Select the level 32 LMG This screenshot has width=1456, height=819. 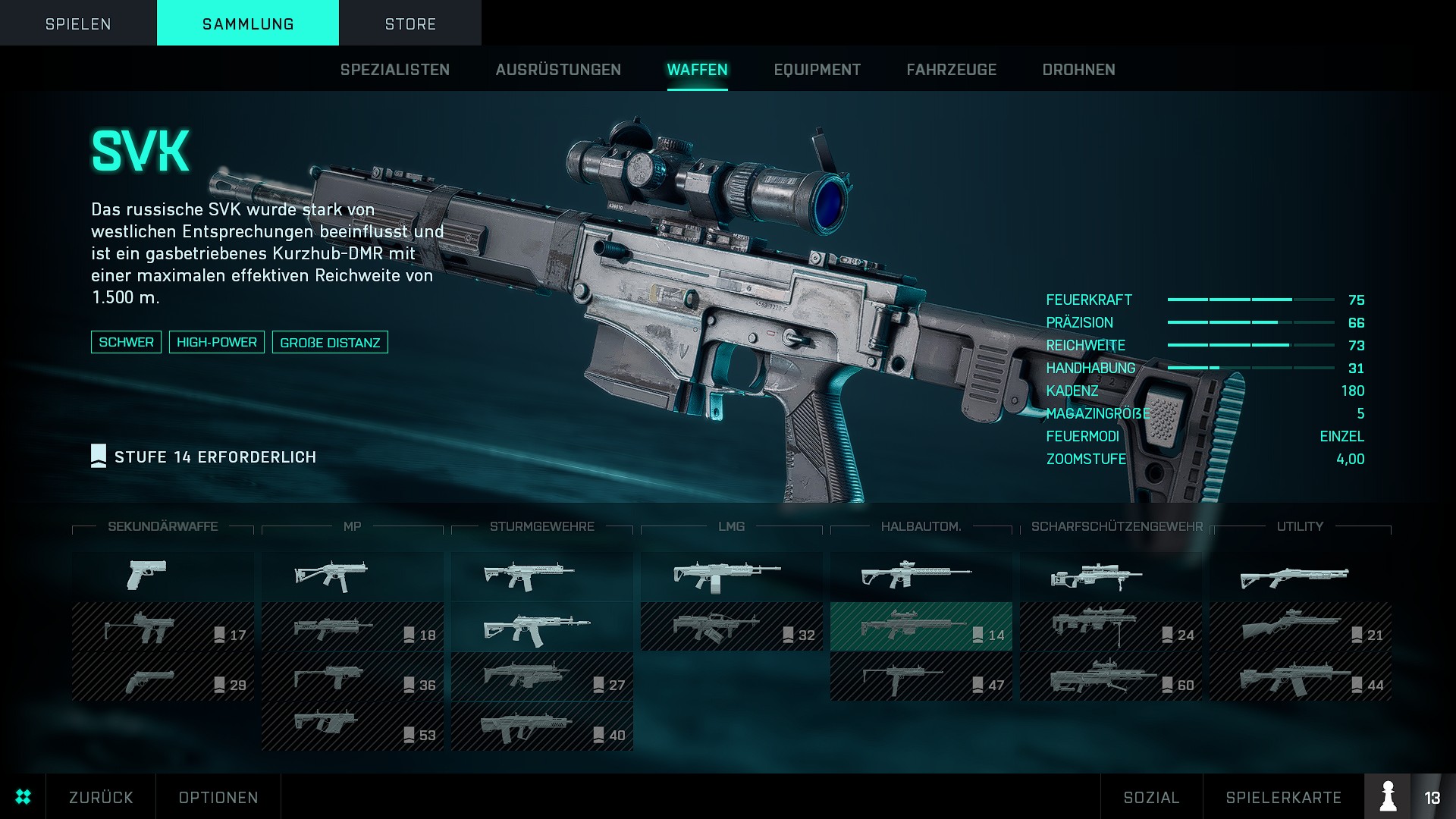click(731, 627)
